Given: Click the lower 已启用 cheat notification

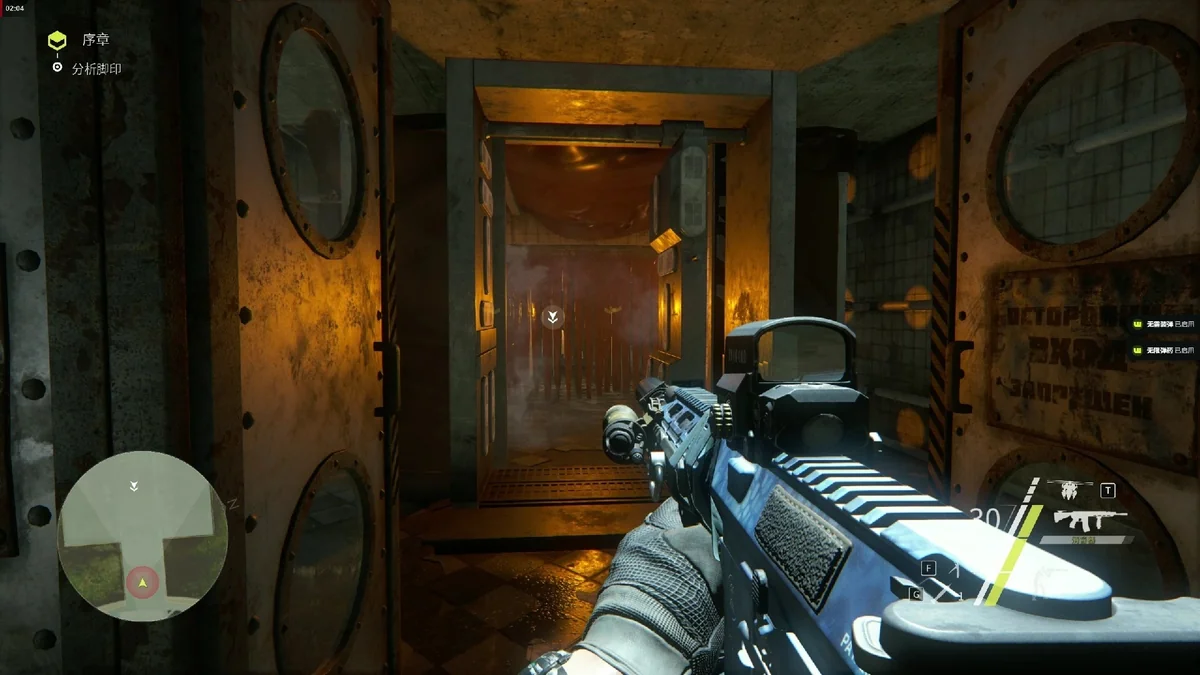Looking at the screenshot, I should pos(1163,350).
